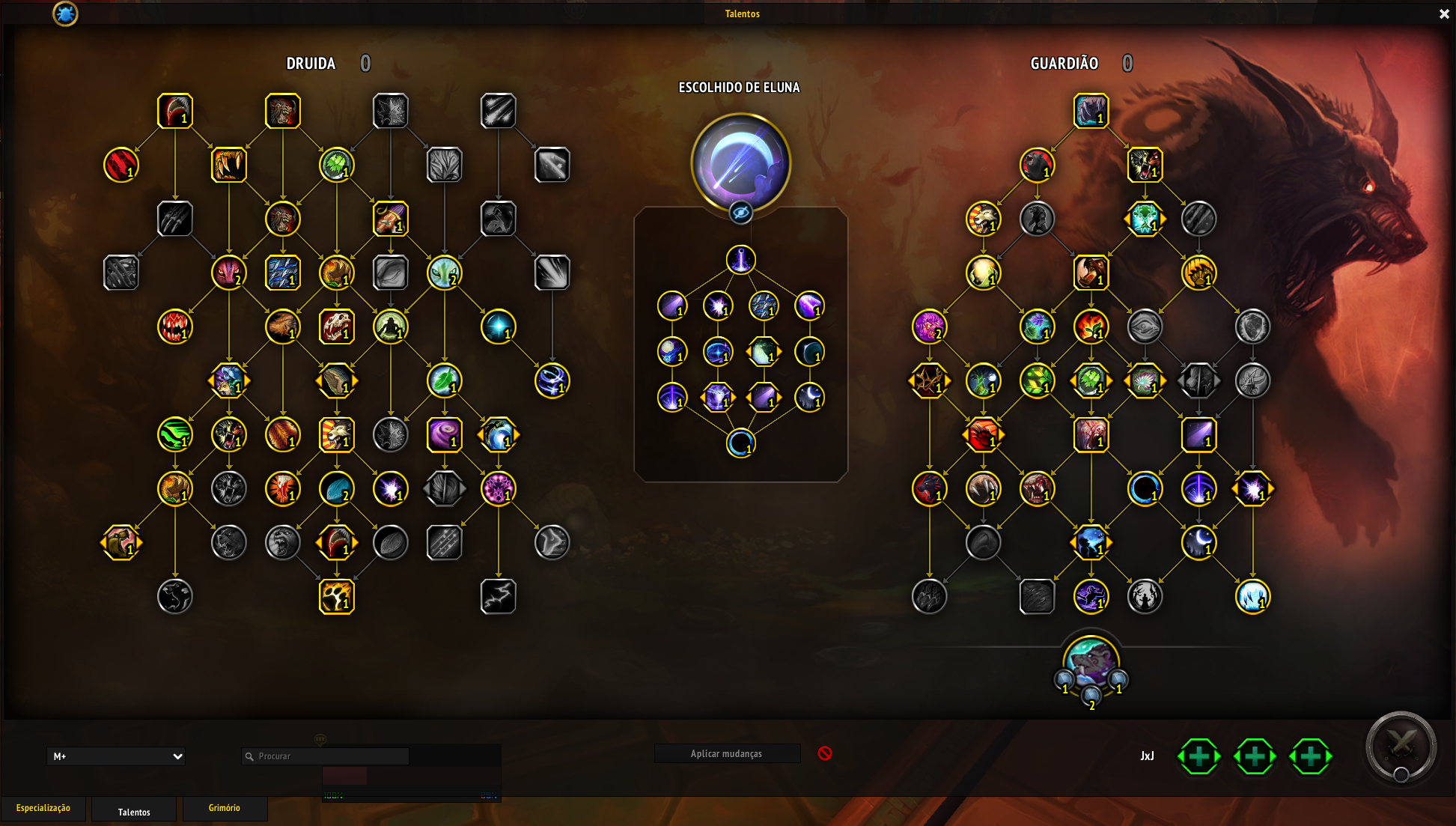
Task: Close the Talentos window
Action: point(1444,14)
